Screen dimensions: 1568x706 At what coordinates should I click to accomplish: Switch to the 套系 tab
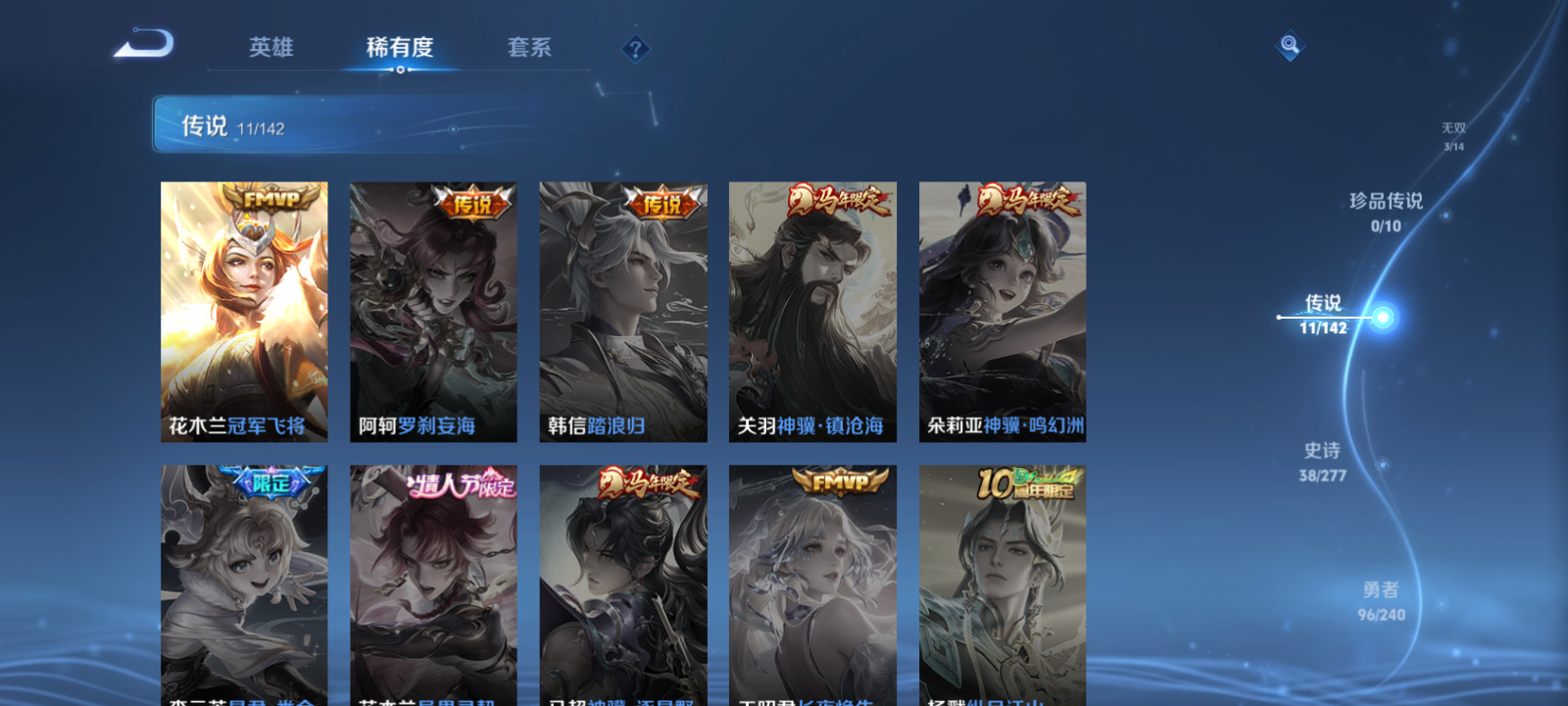click(527, 46)
